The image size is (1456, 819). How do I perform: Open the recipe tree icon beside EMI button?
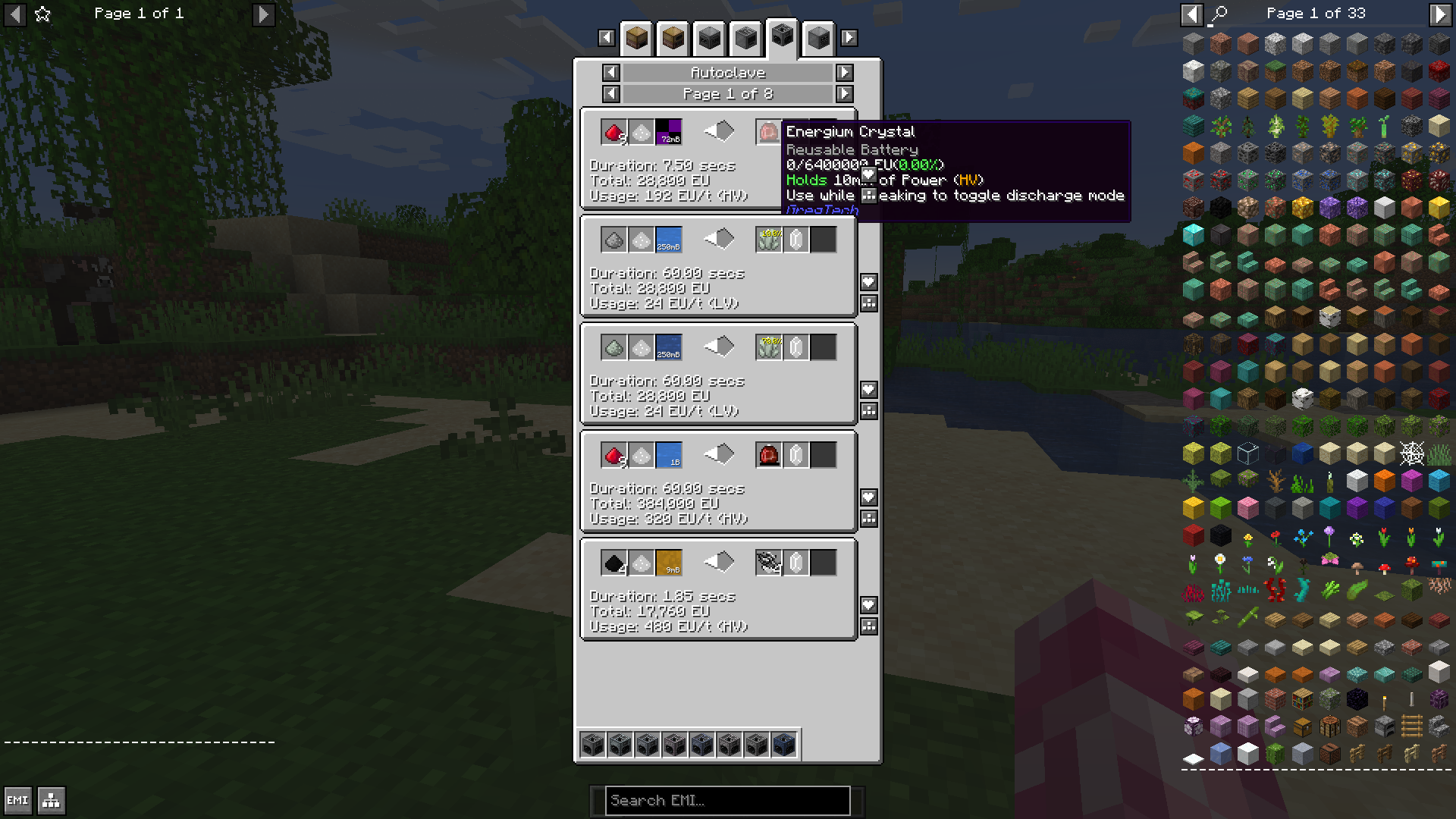(x=50, y=800)
